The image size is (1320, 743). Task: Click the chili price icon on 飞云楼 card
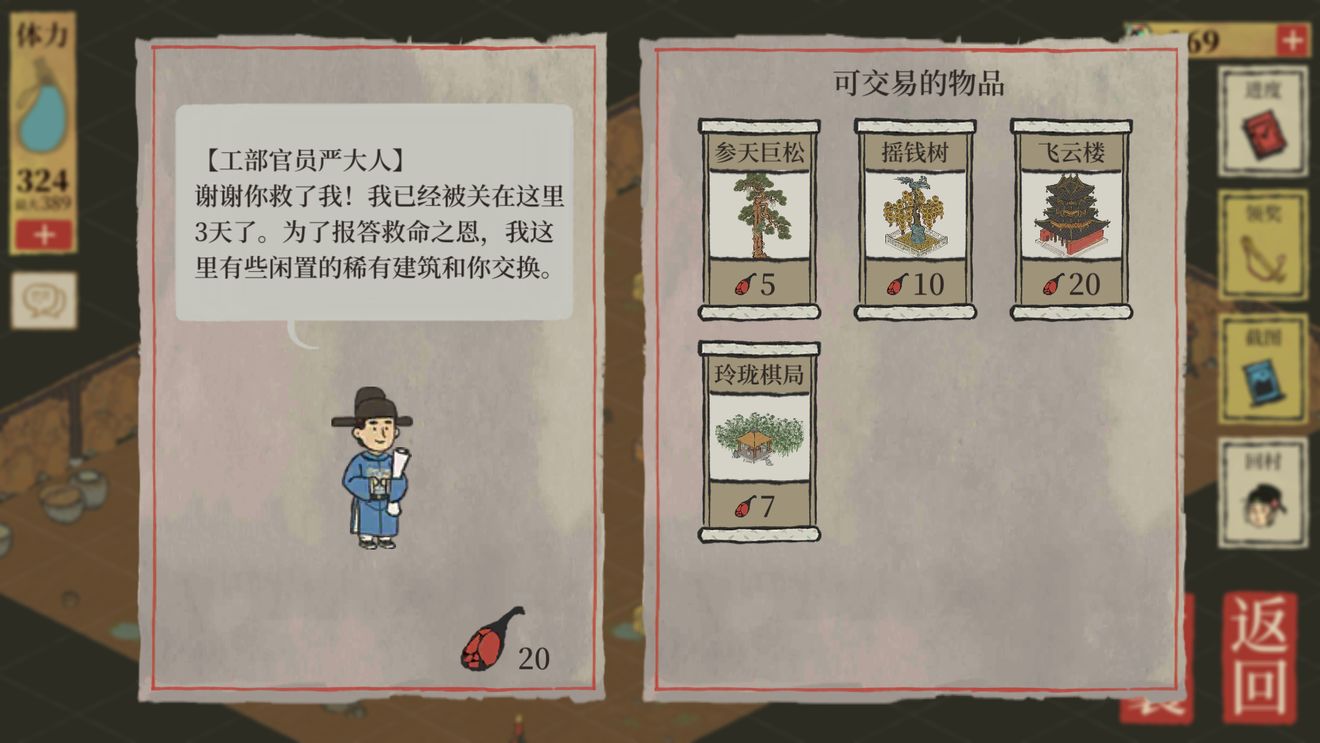tap(1050, 287)
